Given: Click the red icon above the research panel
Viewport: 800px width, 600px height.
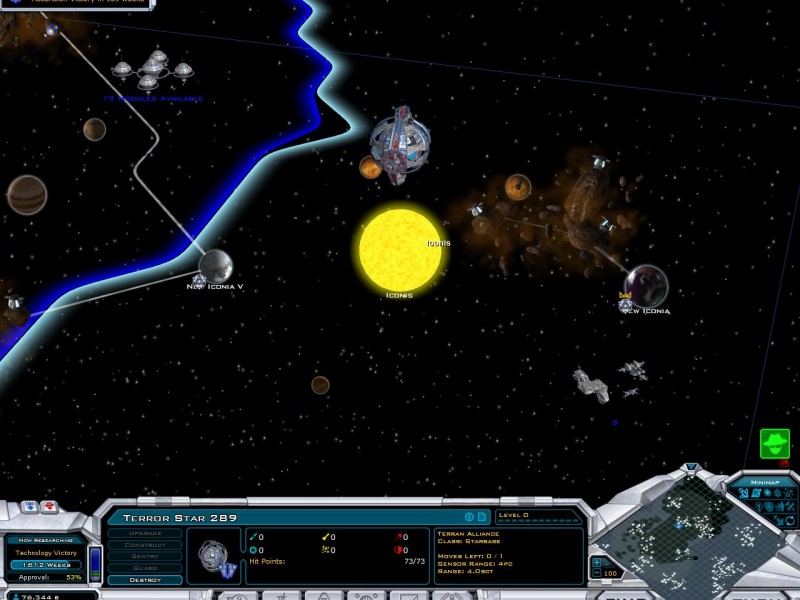Looking at the screenshot, I should tap(47, 507).
